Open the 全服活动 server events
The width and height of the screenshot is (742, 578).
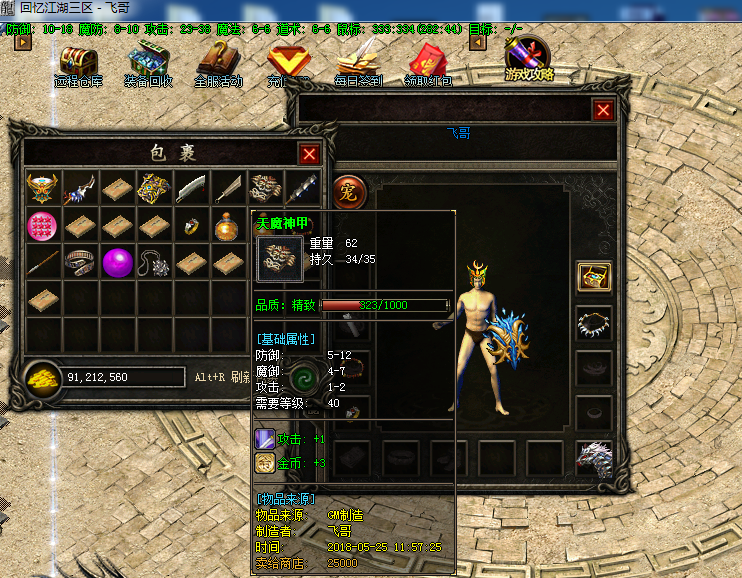[x=219, y=63]
